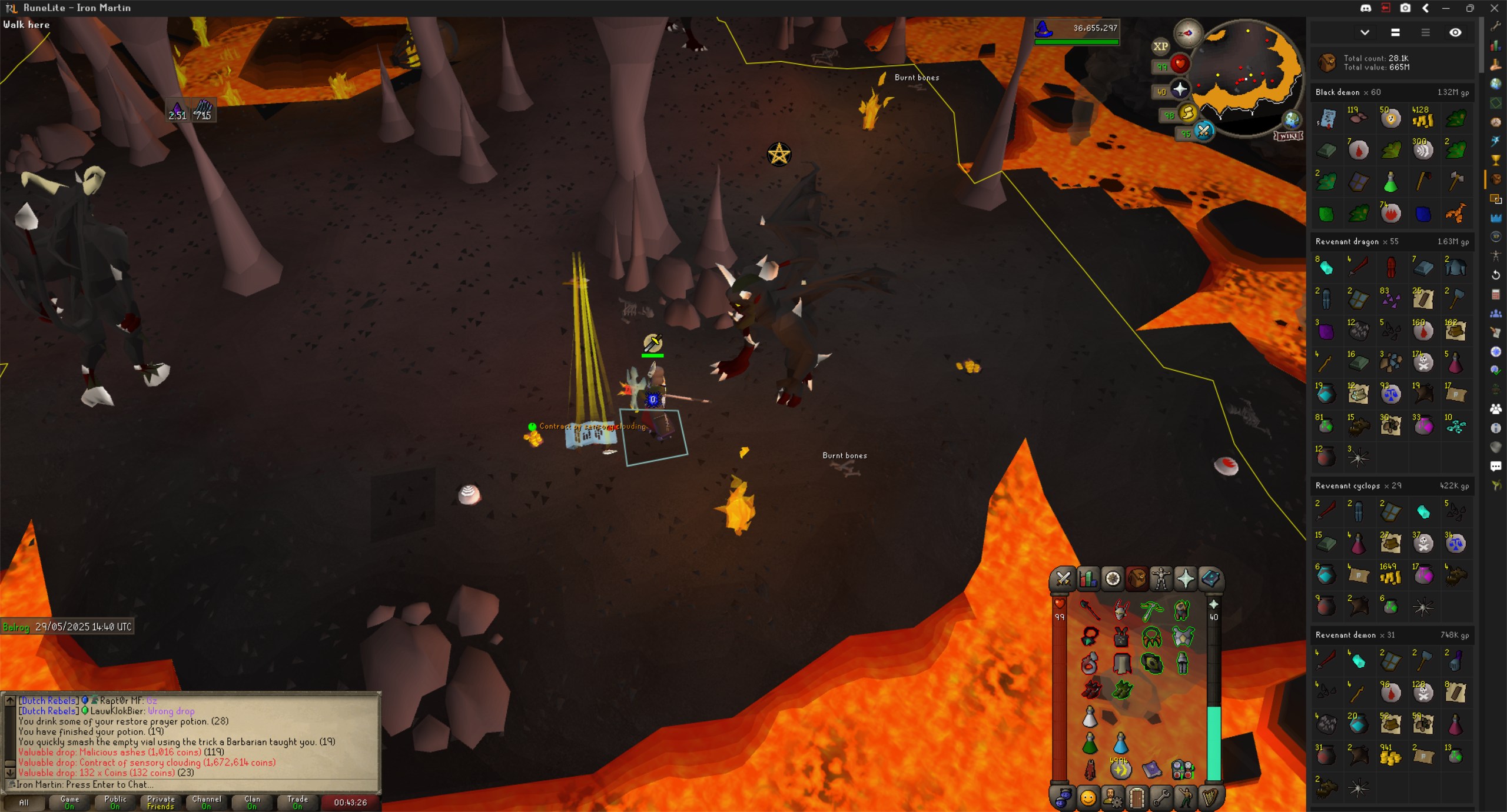The height and width of the screenshot is (812, 1507).
Task: Click the Wiki lookup banner
Action: tap(1288, 136)
